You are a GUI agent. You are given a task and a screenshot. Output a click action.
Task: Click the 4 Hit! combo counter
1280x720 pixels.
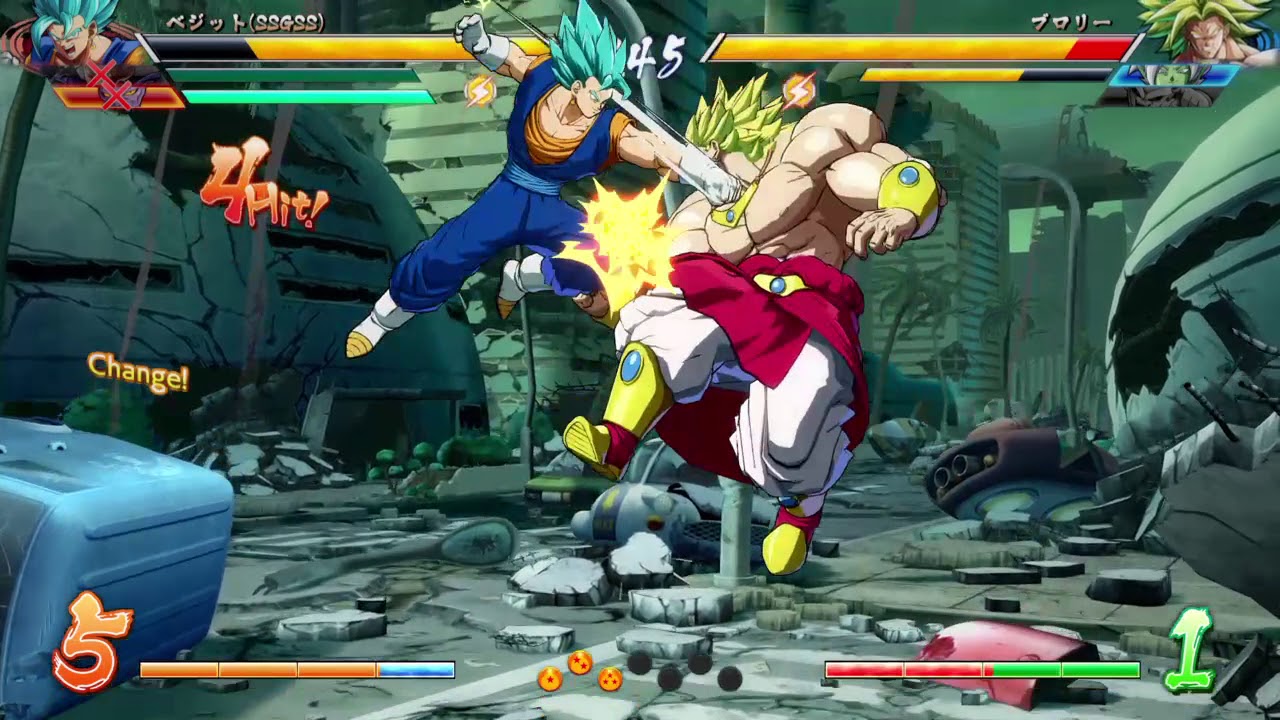(260, 190)
